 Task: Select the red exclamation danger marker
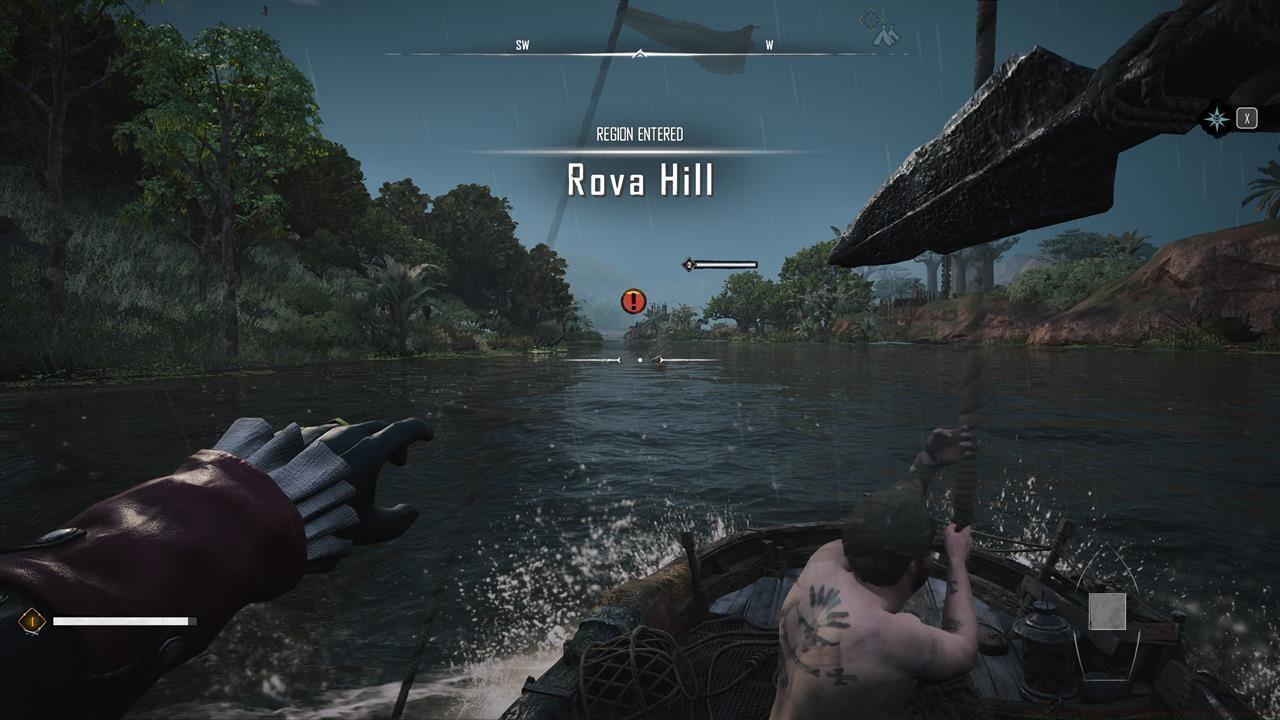point(632,298)
